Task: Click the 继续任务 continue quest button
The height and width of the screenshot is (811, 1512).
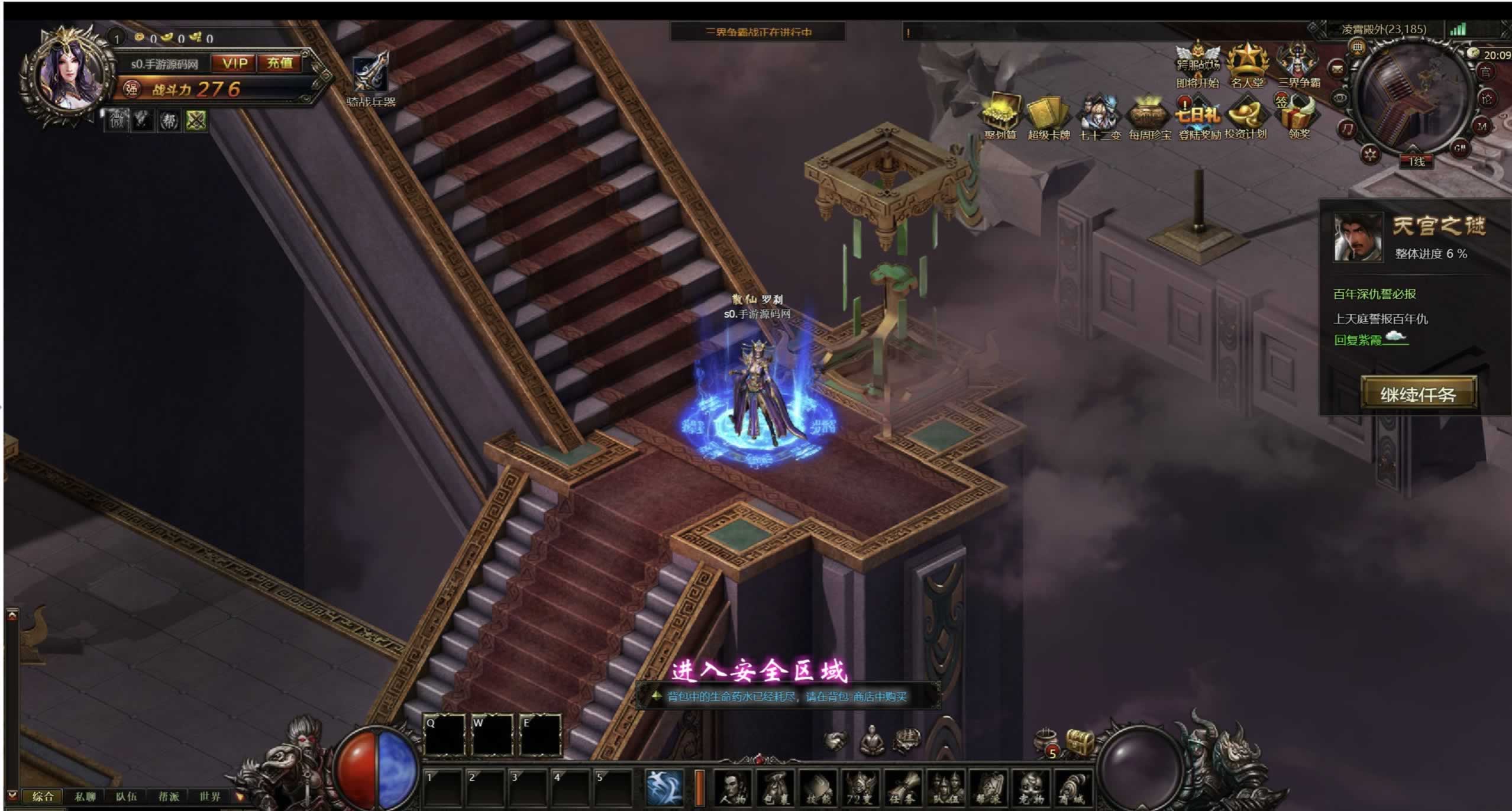Action: tap(1417, 394)
